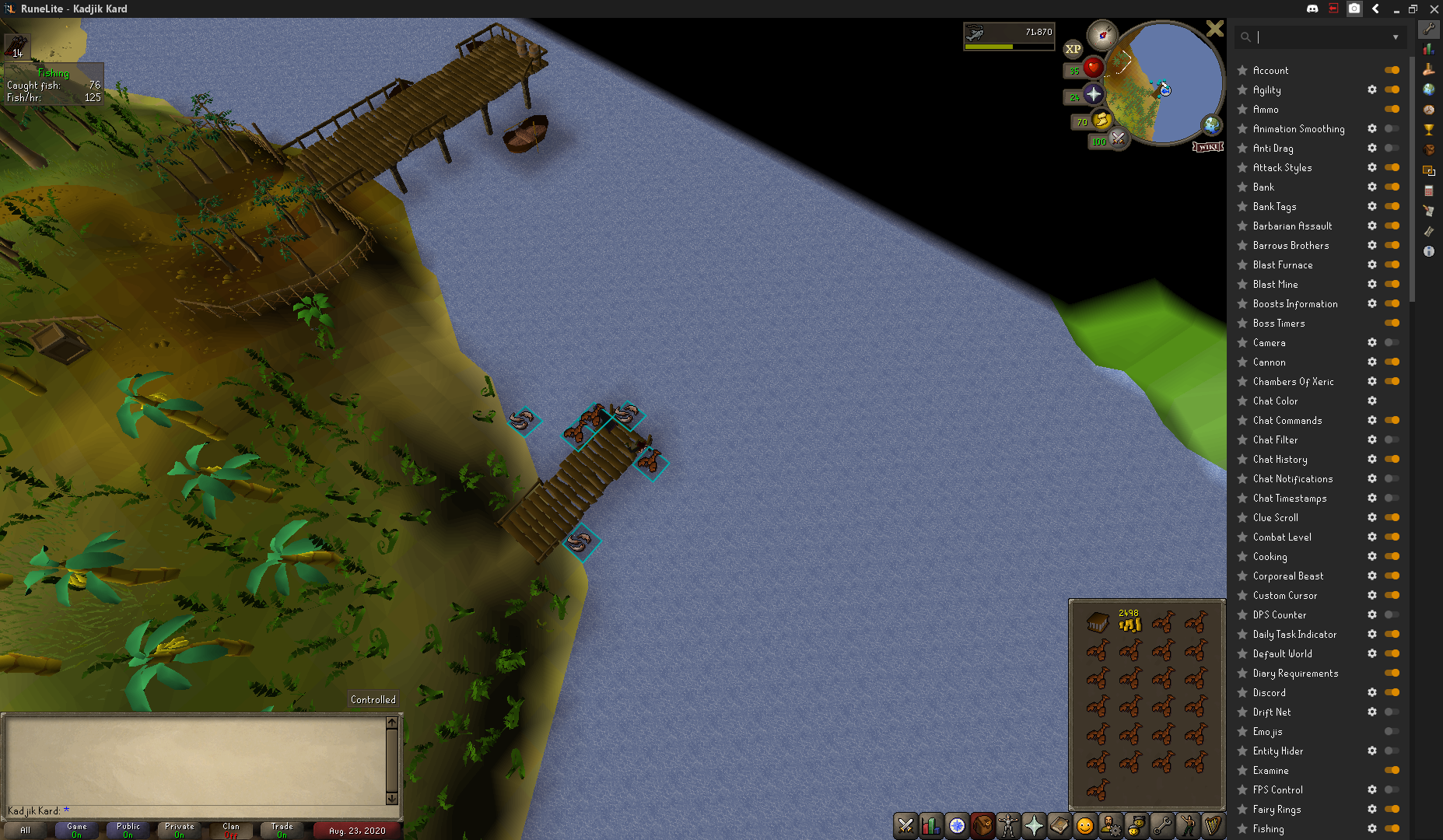Click the Aug. 23, 2020 report button
The image size is (1443, 840).
(356, 830)
